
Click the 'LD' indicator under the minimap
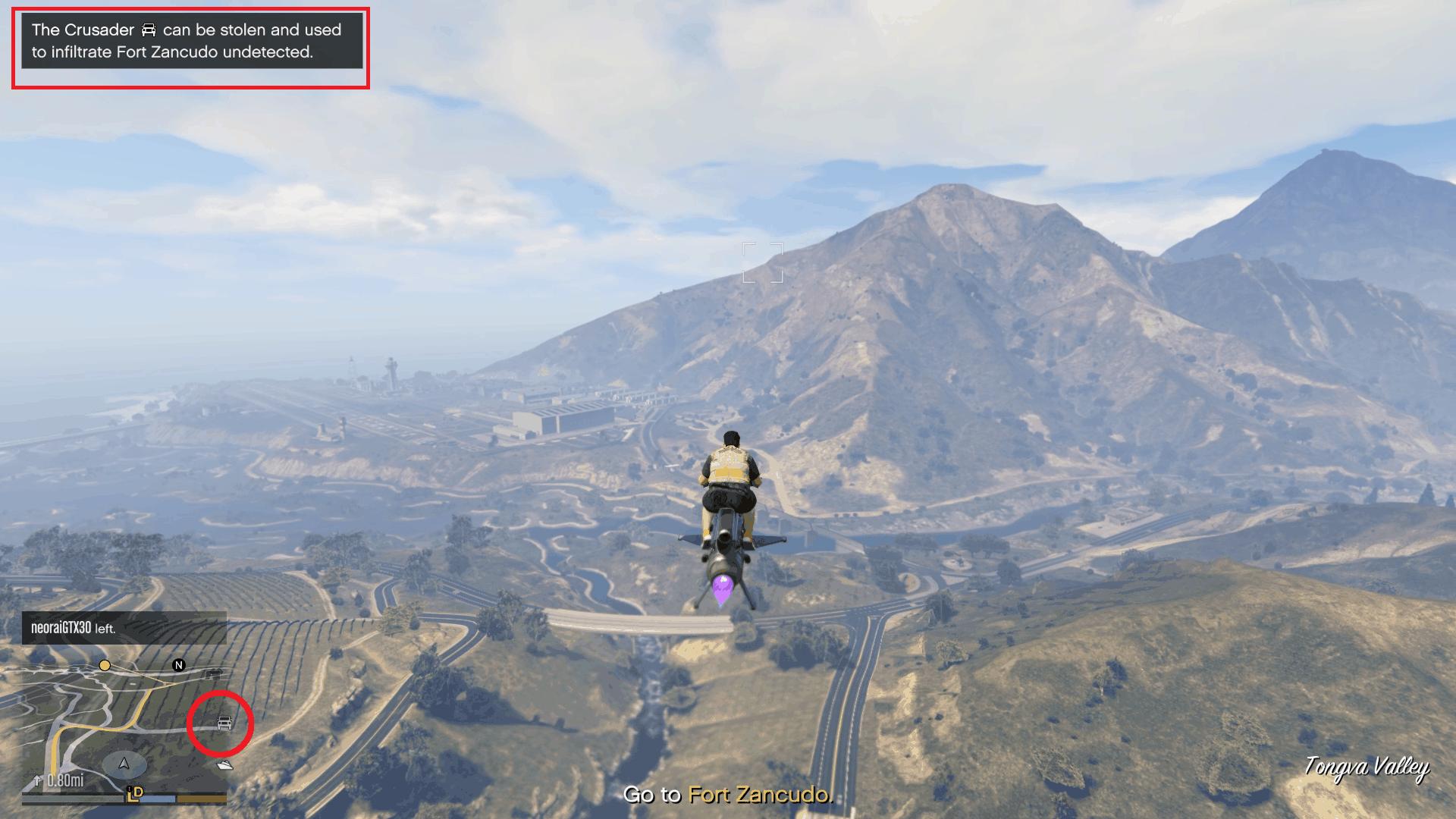[135, 792]
